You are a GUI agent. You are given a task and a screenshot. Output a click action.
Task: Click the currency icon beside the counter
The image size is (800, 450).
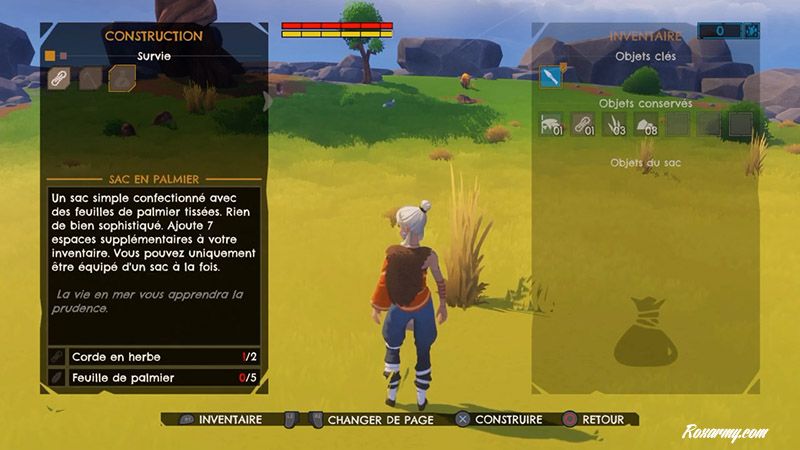click(750, 32)
